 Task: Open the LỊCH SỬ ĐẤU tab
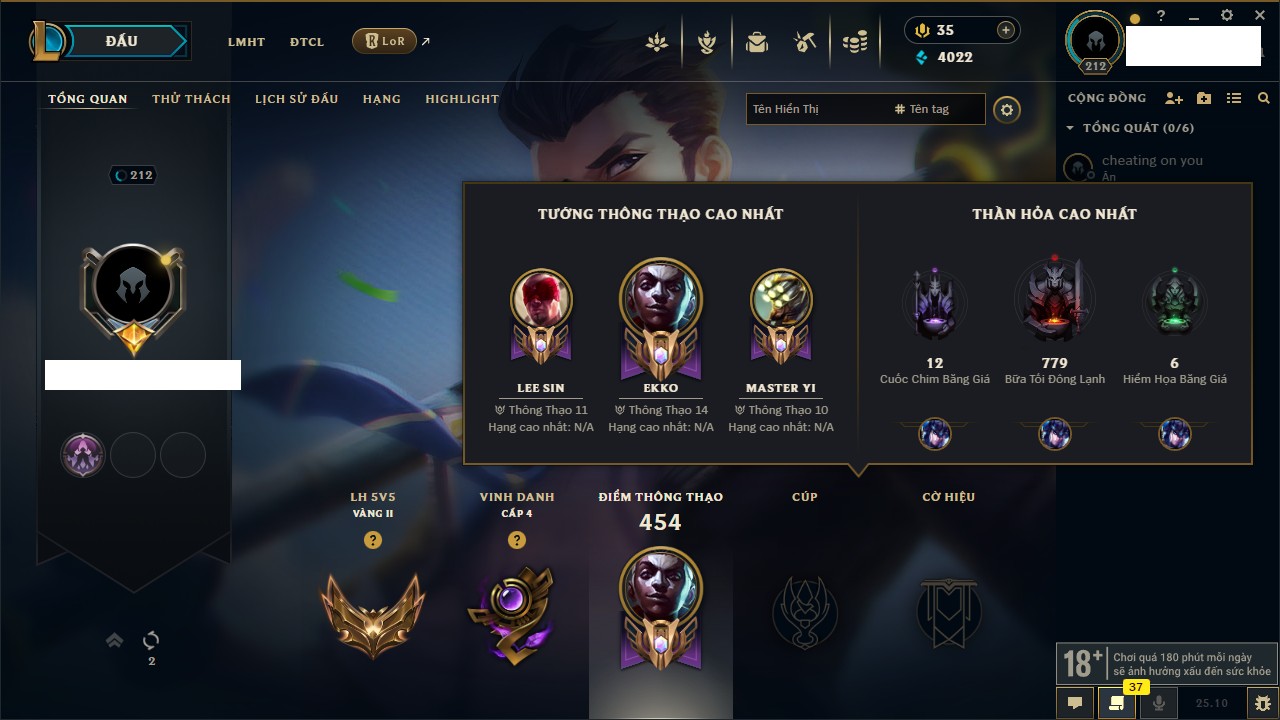click(296, 99)
